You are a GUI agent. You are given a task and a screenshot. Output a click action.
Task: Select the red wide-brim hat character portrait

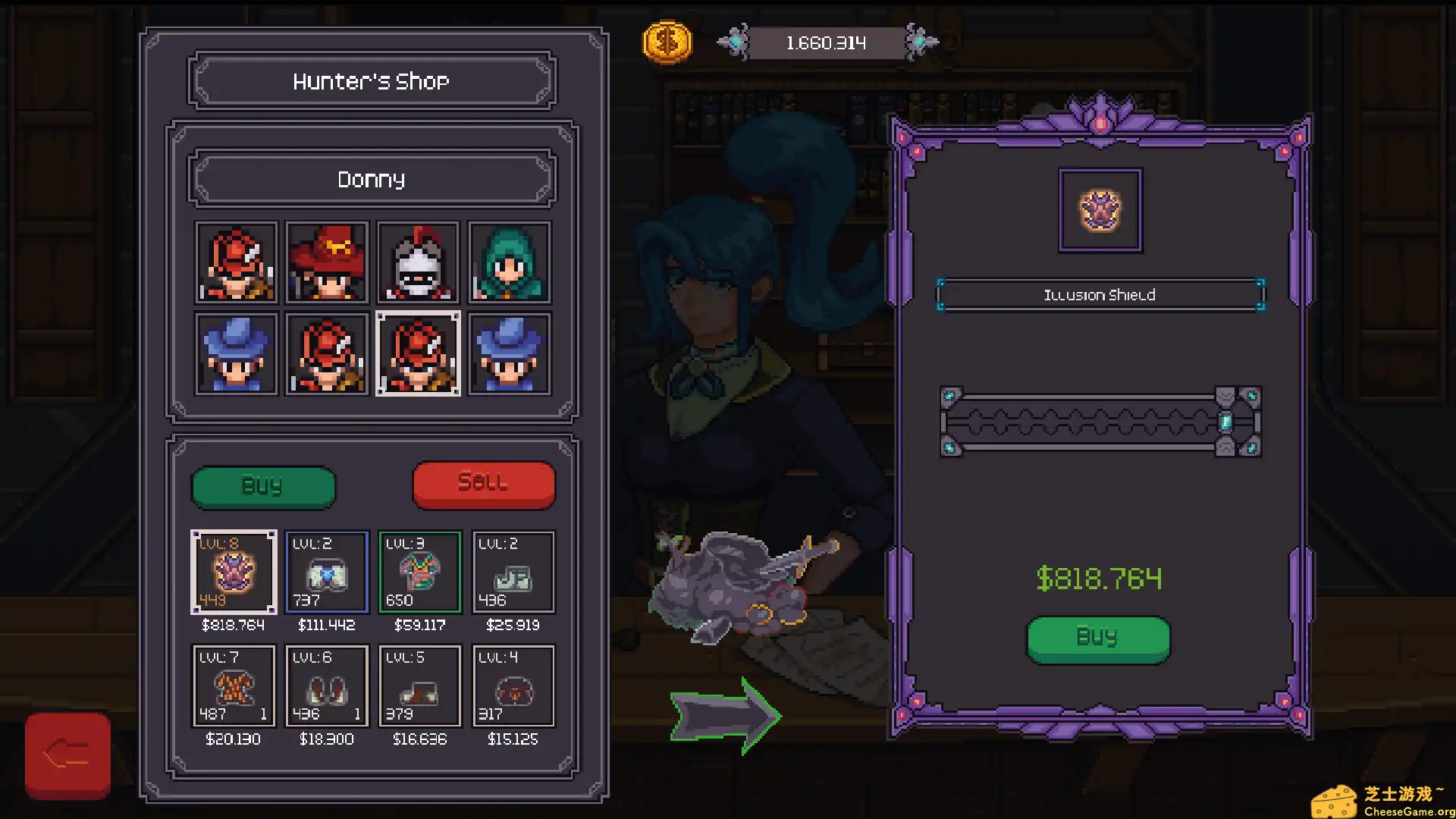click(x=327, y=262)
